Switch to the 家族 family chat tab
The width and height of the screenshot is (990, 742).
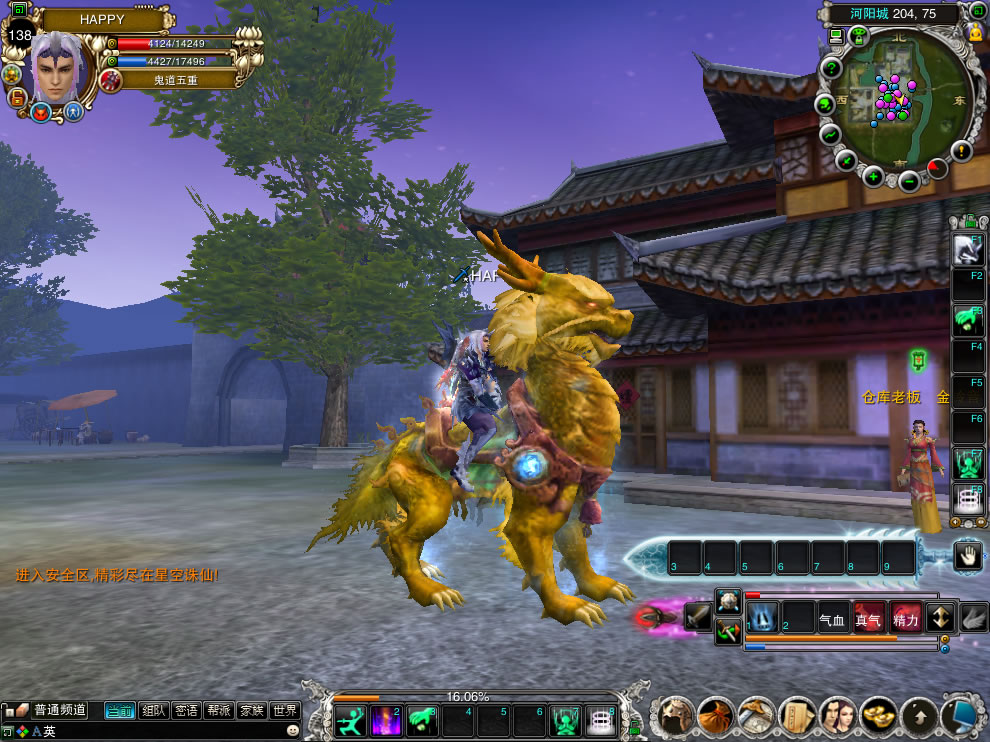(x=252, y=711)
